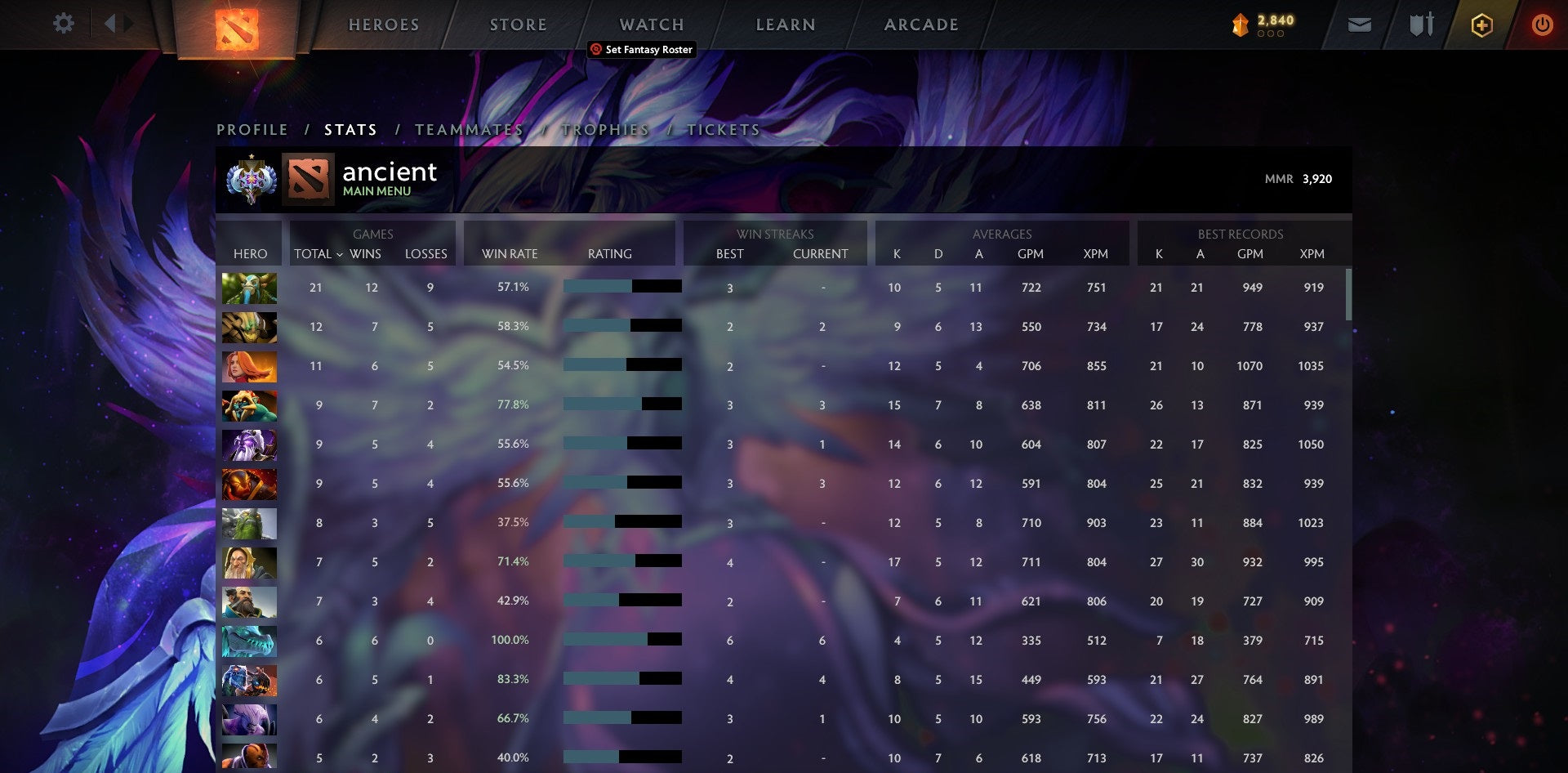Switch to the PROFILE tab
The width and height of the screenshot is (1568, 773).
pyautogui.click(x=251, y=129)
